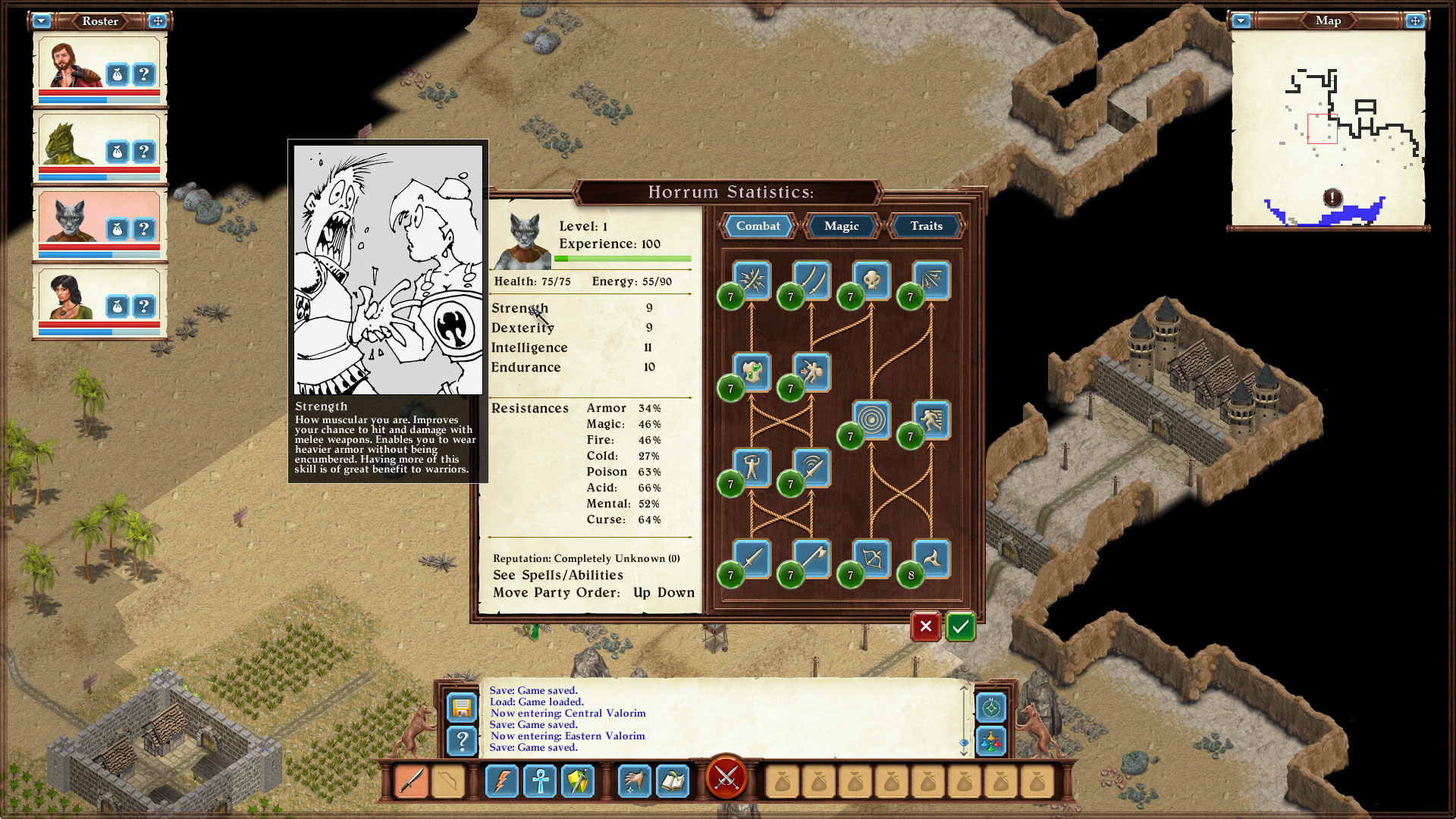Toggle defend stance with the shield icon
The image size is (1456, 819).
pyautogui.click(x=578, y=780)
